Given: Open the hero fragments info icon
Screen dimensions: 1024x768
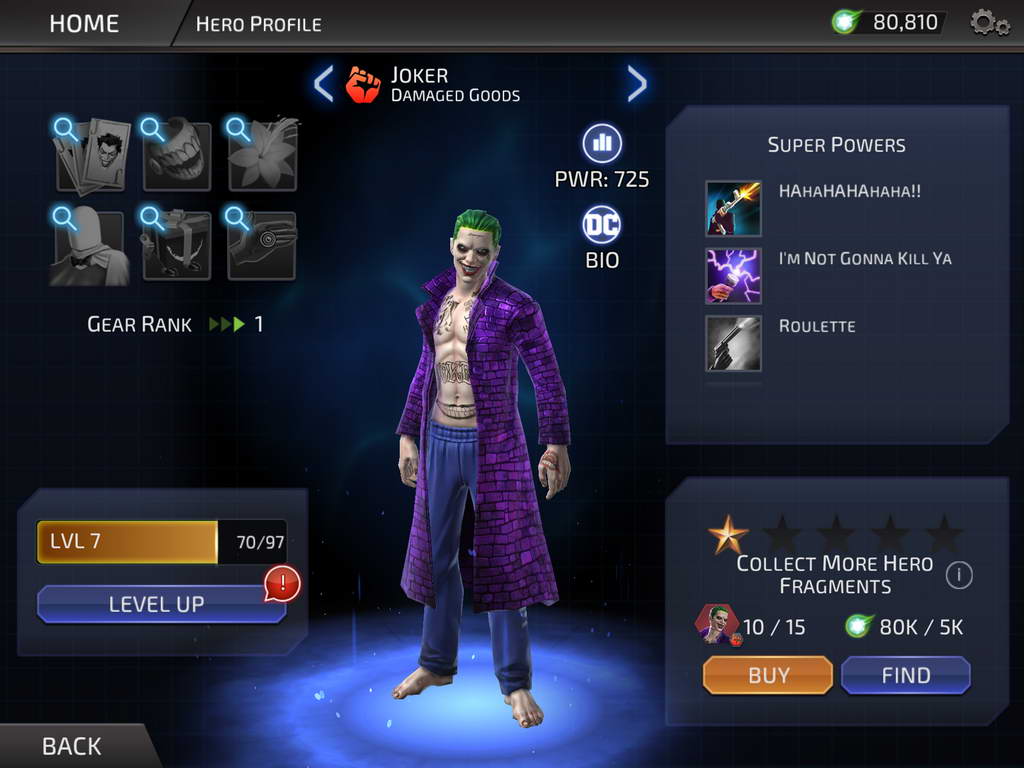Looking at the screenshot, I should [x=958, y=575].
